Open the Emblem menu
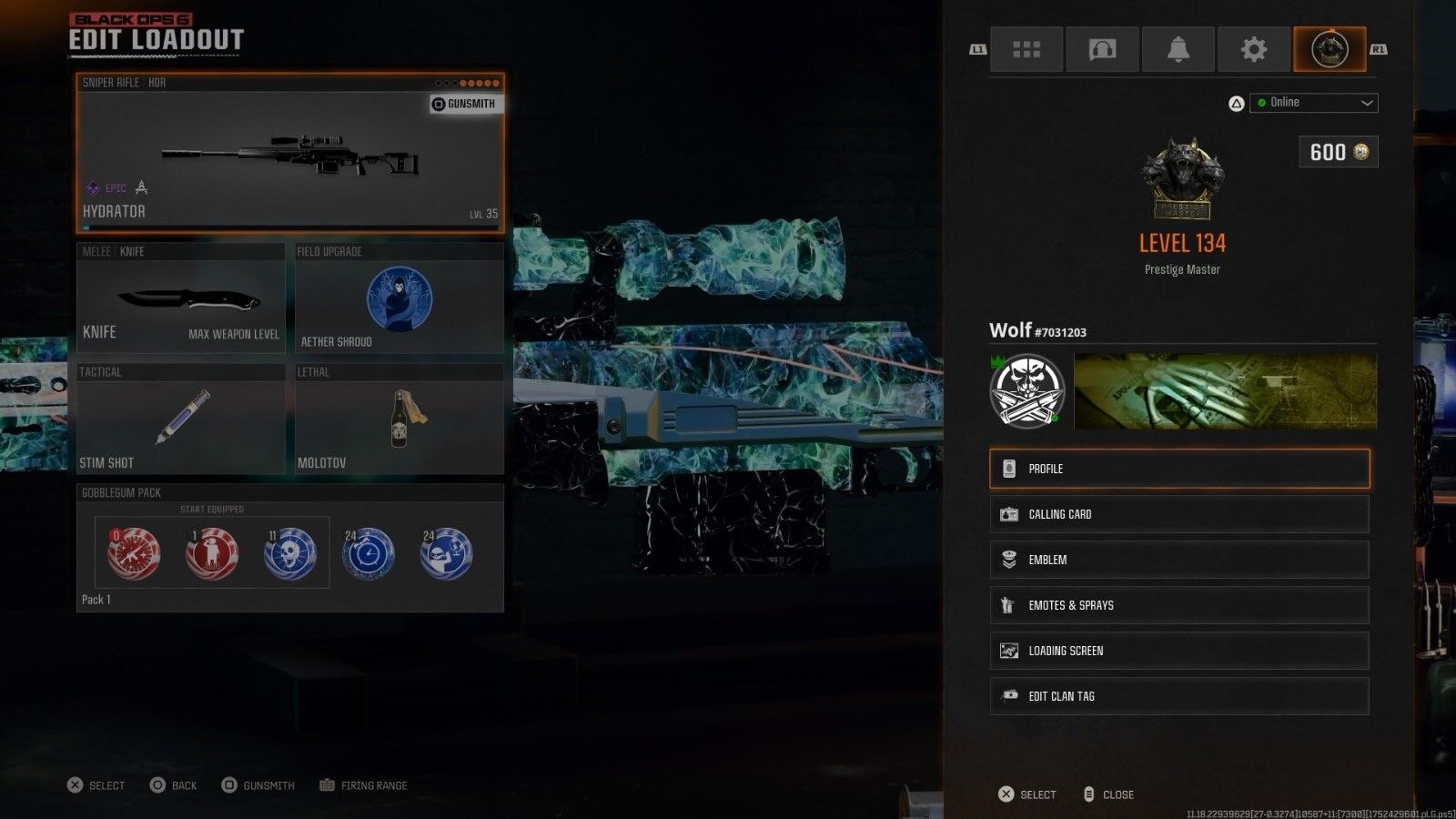The width and height of the screenshot is (1456, 819). pyautogui.click(x=1178, y=560)
